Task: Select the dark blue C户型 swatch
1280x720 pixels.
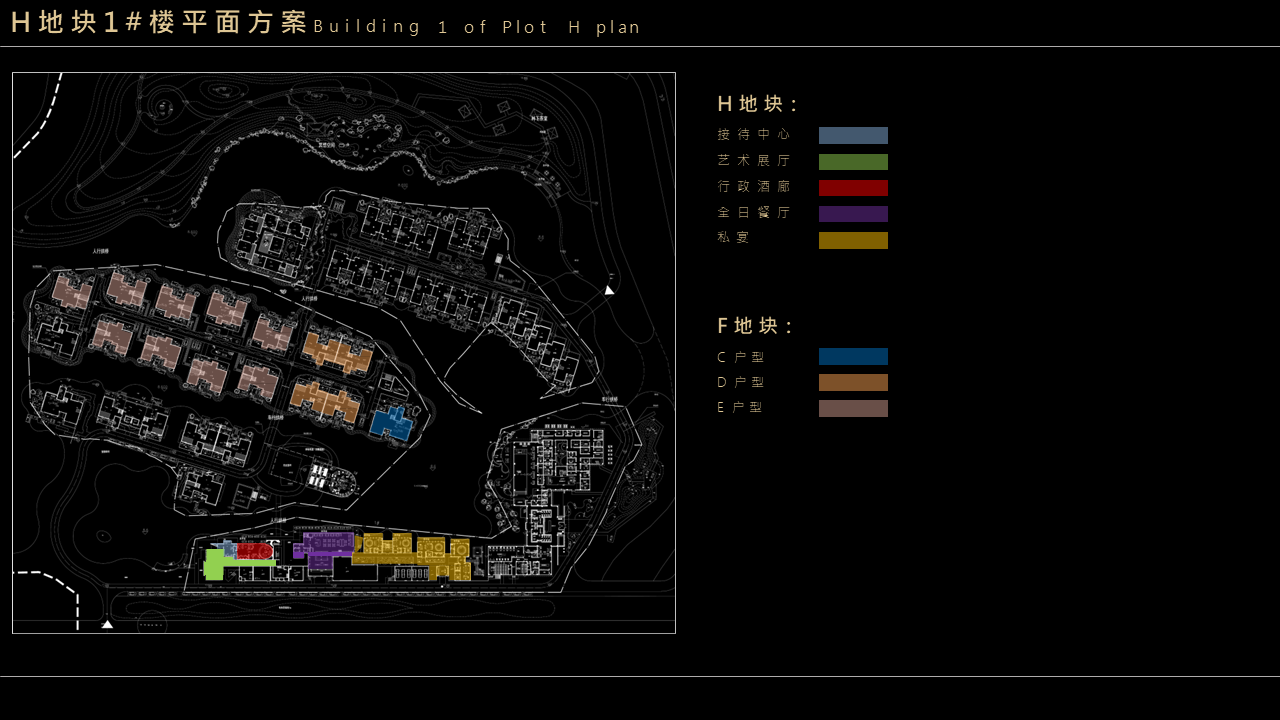Action: pos(853,357)
